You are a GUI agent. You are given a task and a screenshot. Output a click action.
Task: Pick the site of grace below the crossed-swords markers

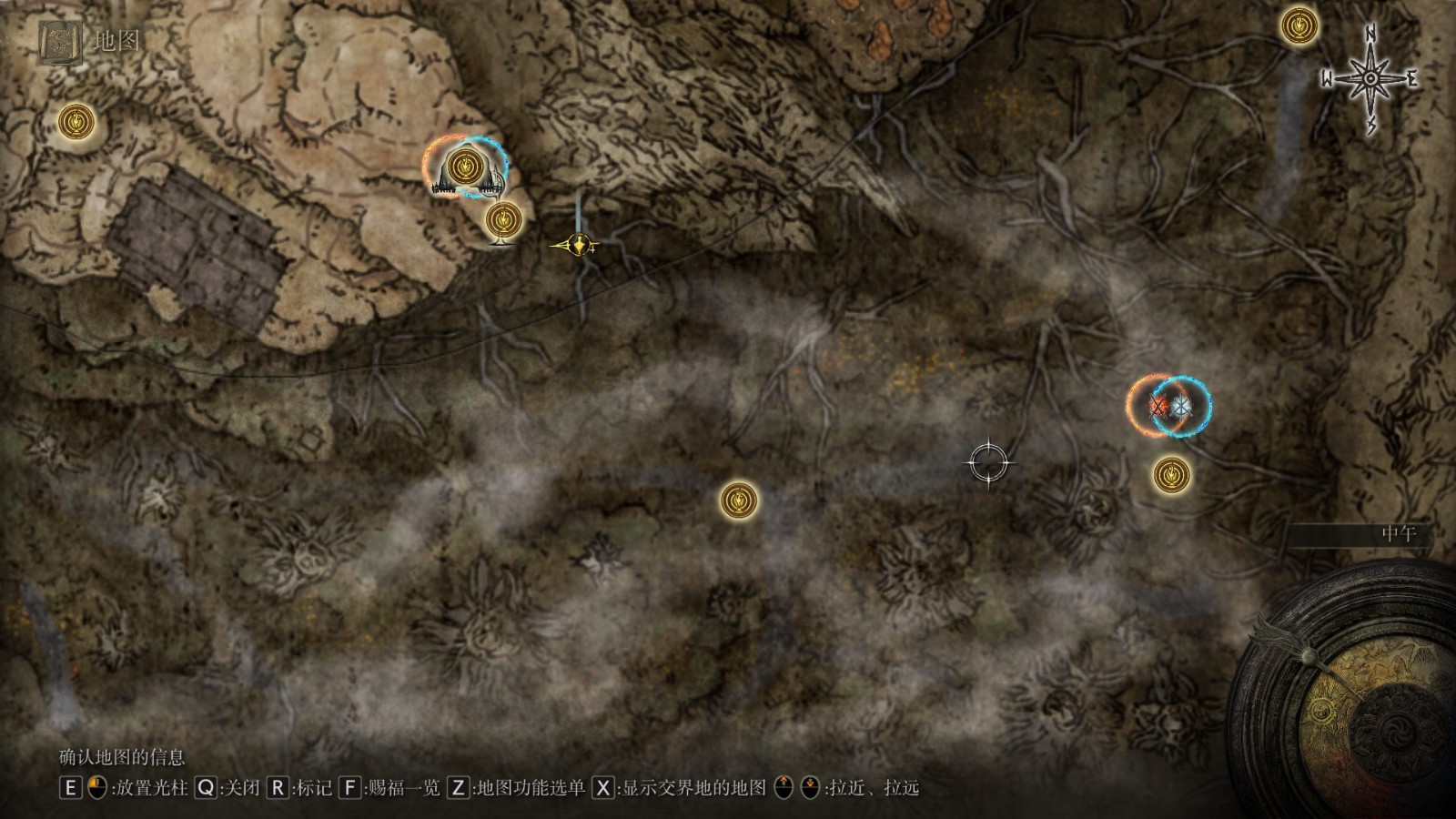1171,474
